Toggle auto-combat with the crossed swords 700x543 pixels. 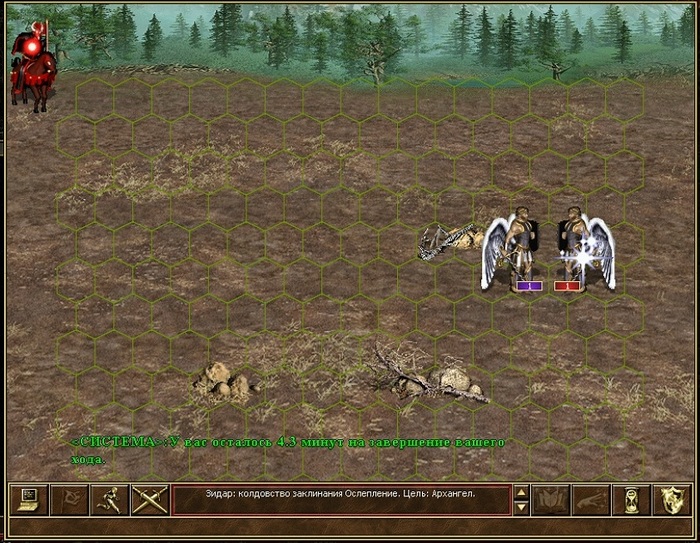(149, 499)
